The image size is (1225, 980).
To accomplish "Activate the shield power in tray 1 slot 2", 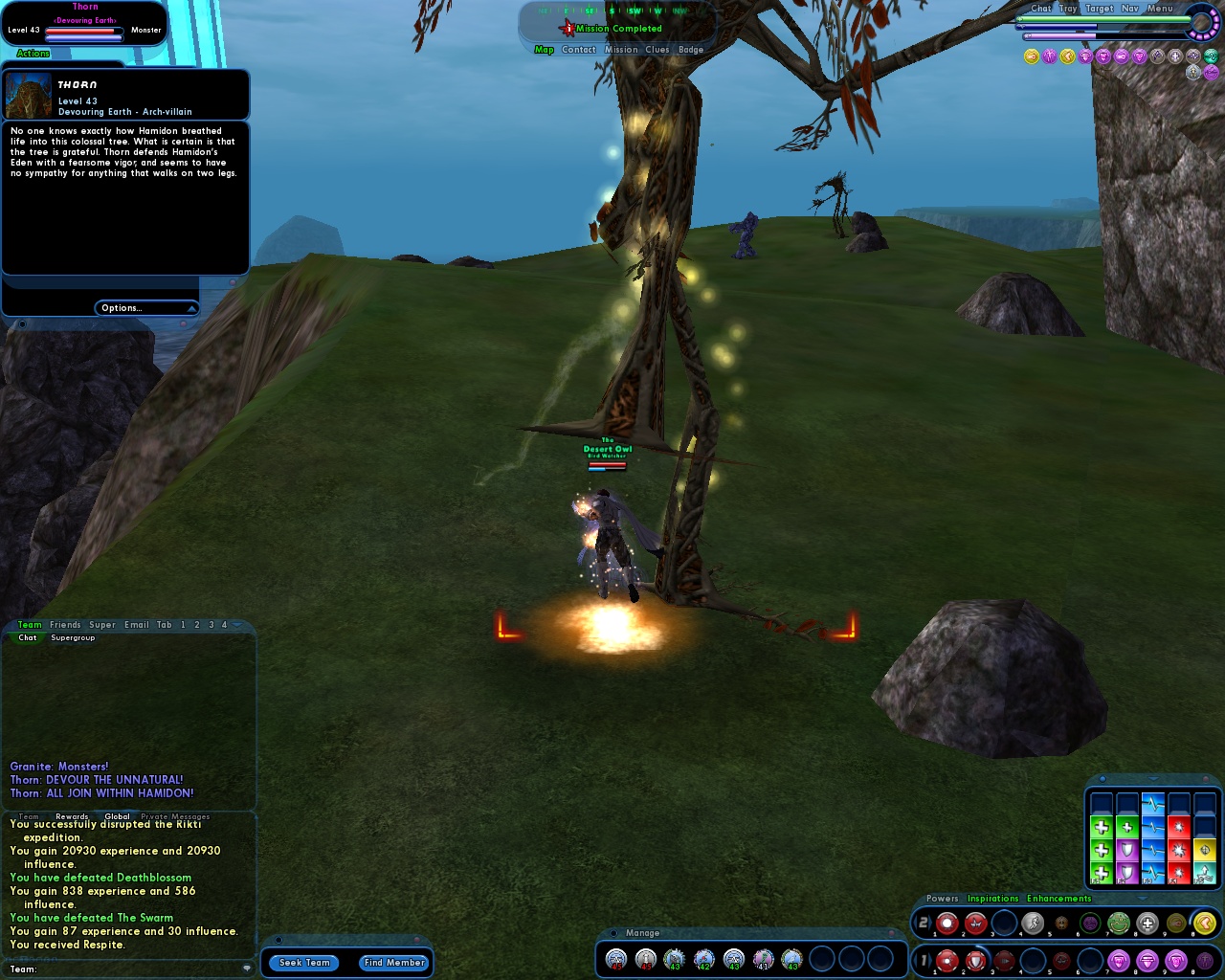I will tap(976, 959).
